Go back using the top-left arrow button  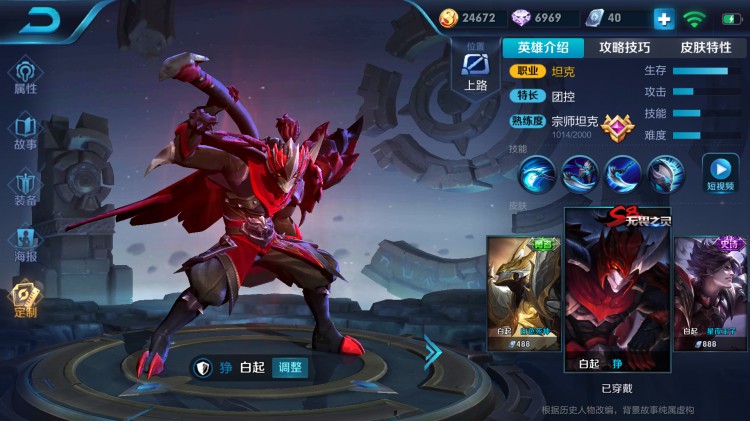[x=40, y=20]
